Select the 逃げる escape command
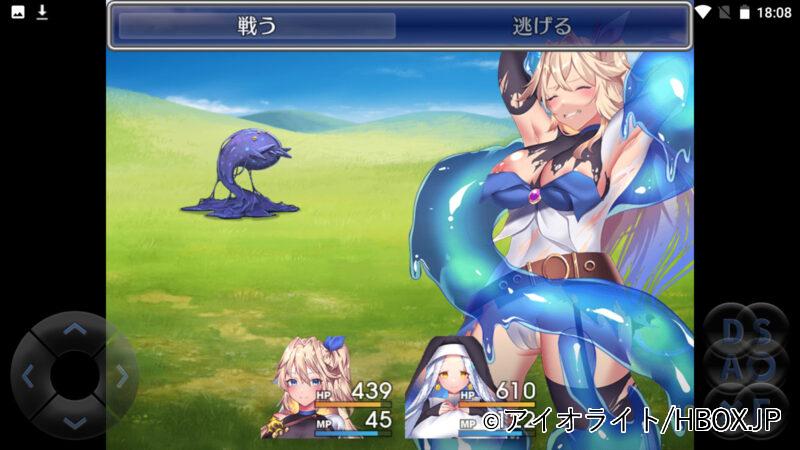800x450 pixels. click(541, 26)
